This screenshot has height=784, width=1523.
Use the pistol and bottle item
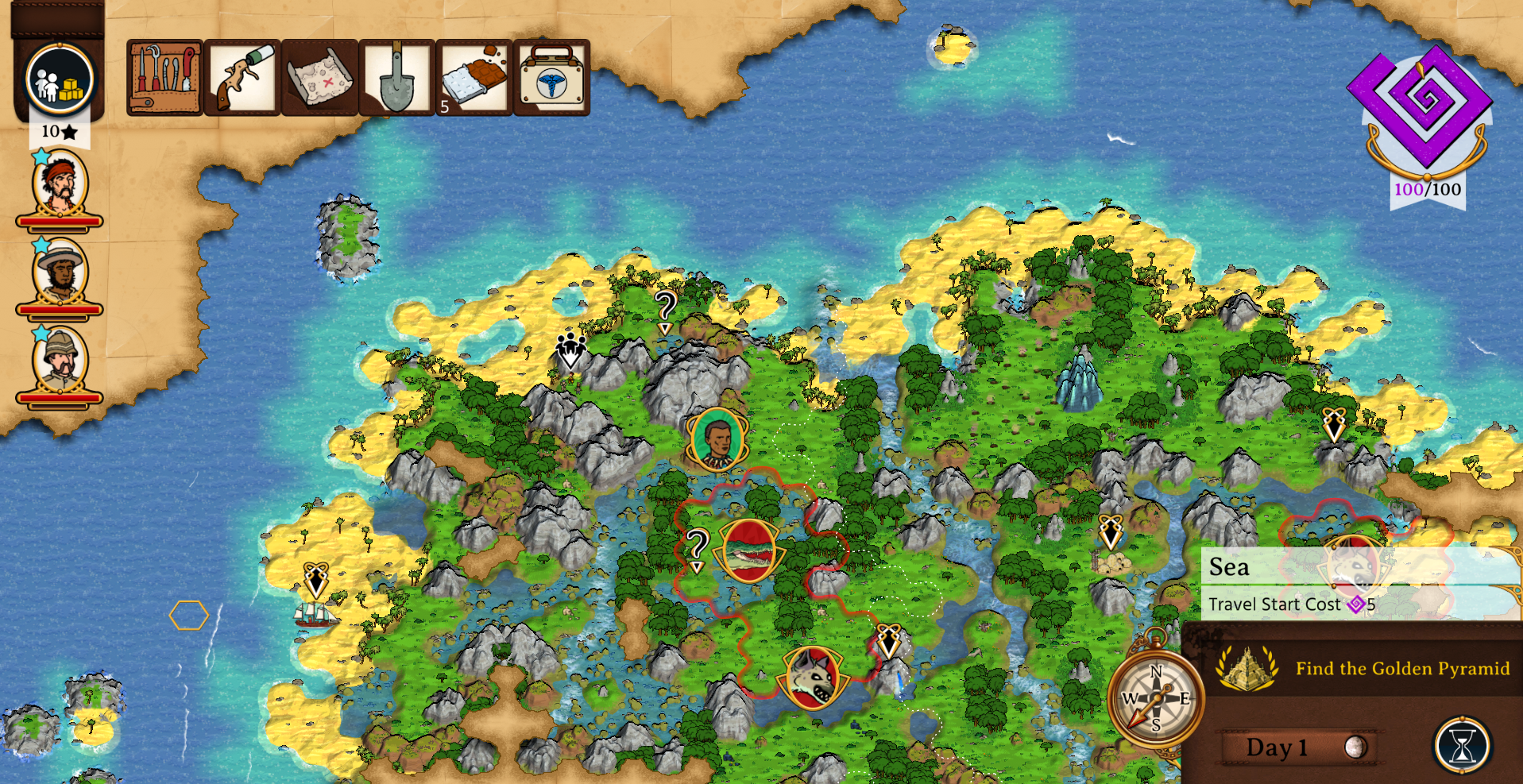(242, 78)
